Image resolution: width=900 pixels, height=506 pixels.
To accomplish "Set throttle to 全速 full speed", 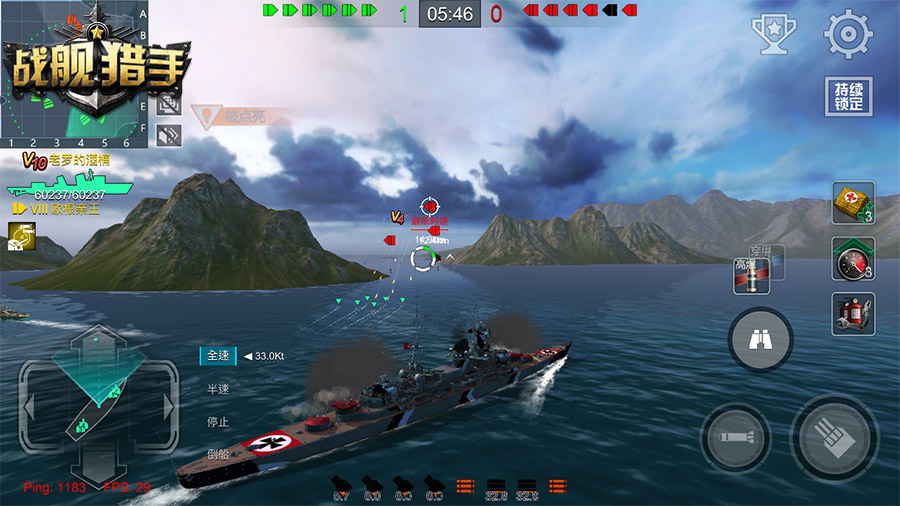I will click(218, 356).
